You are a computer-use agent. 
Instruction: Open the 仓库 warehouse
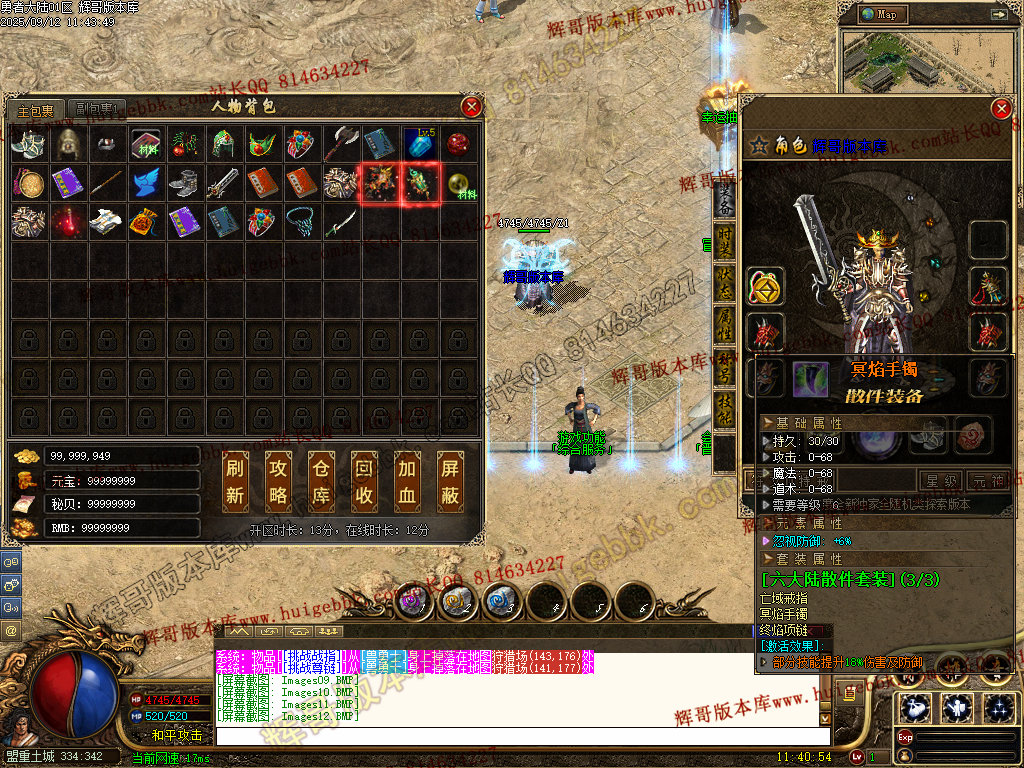pos(322,481)
